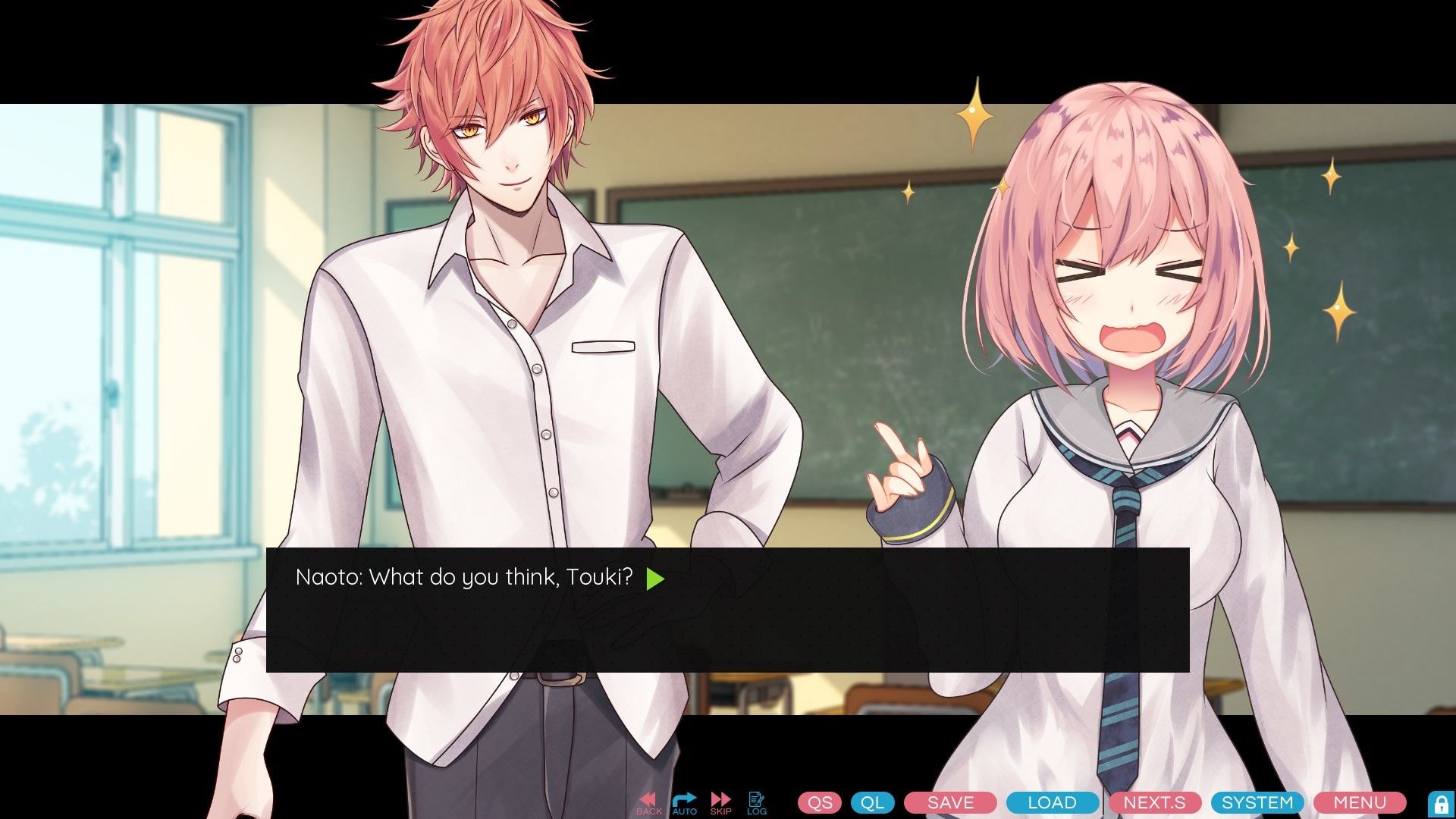Click the AUTO mode arrow icon
The image size is (1456, 819).
[x=684, y=800]
